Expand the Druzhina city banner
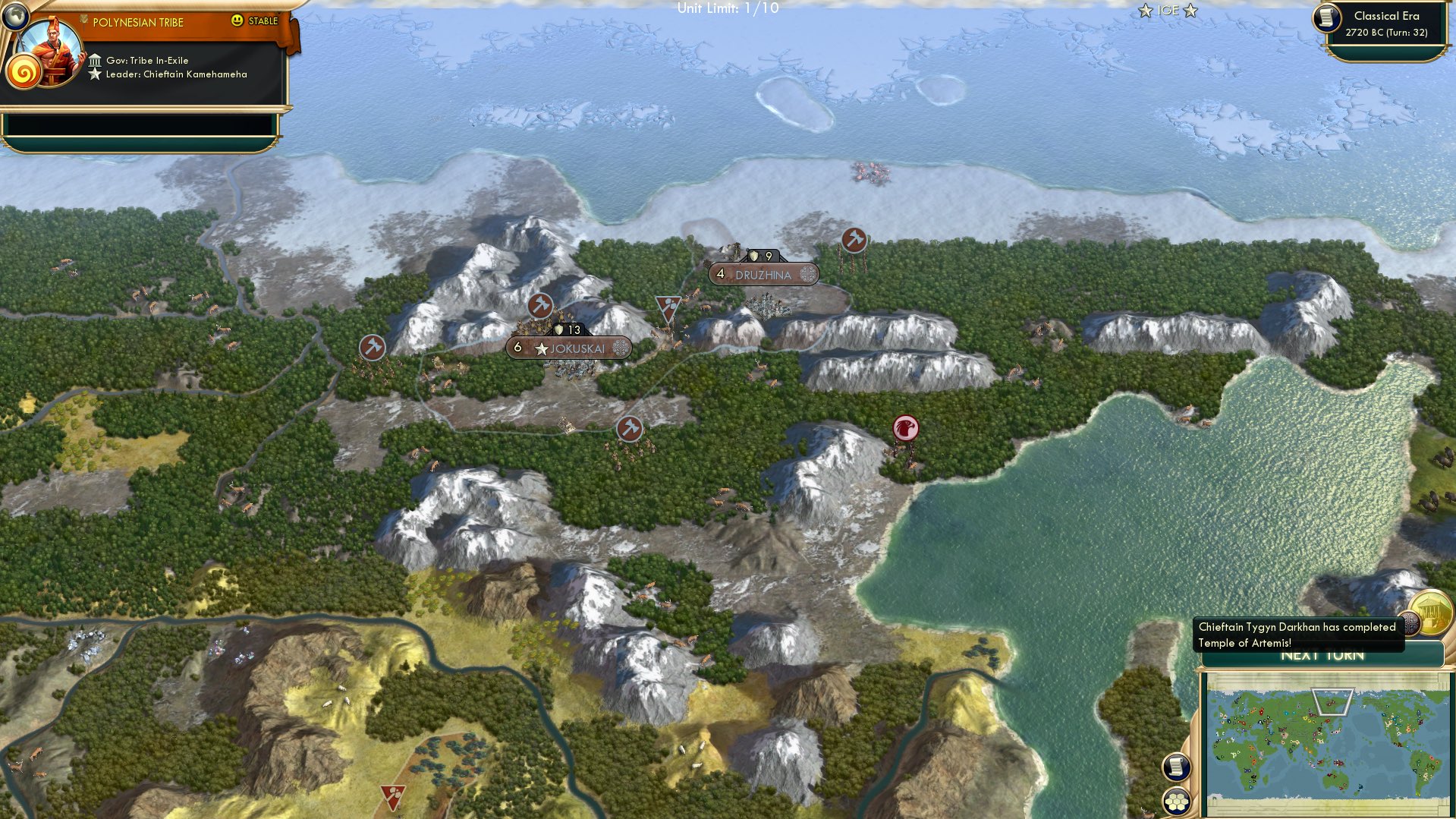The width and height of the screenshot is (1456, 819). (x=761, y=275)
